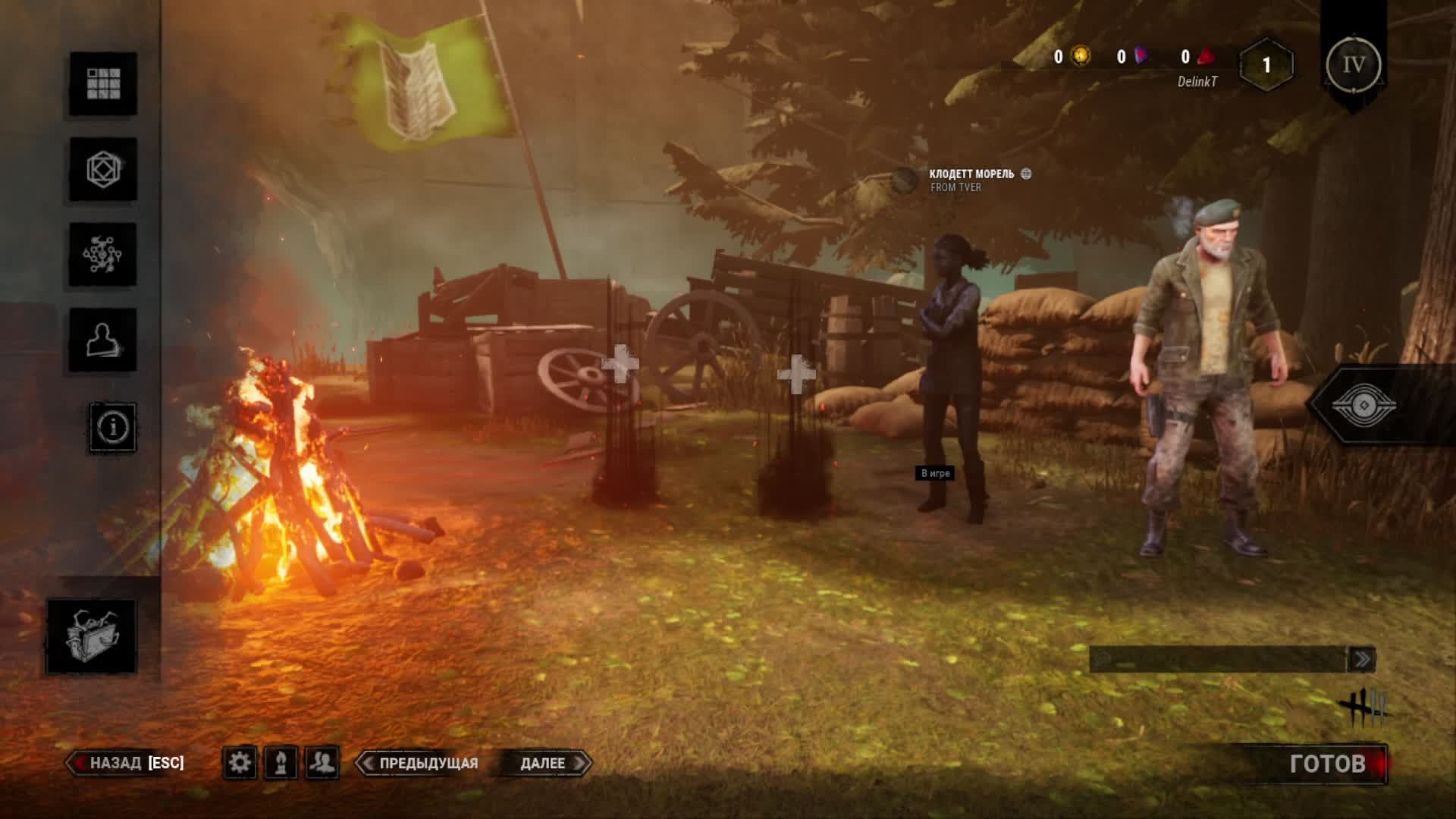Open the character selection menu
Viewport: 1456px width, 819px height.
click(103, 340)
